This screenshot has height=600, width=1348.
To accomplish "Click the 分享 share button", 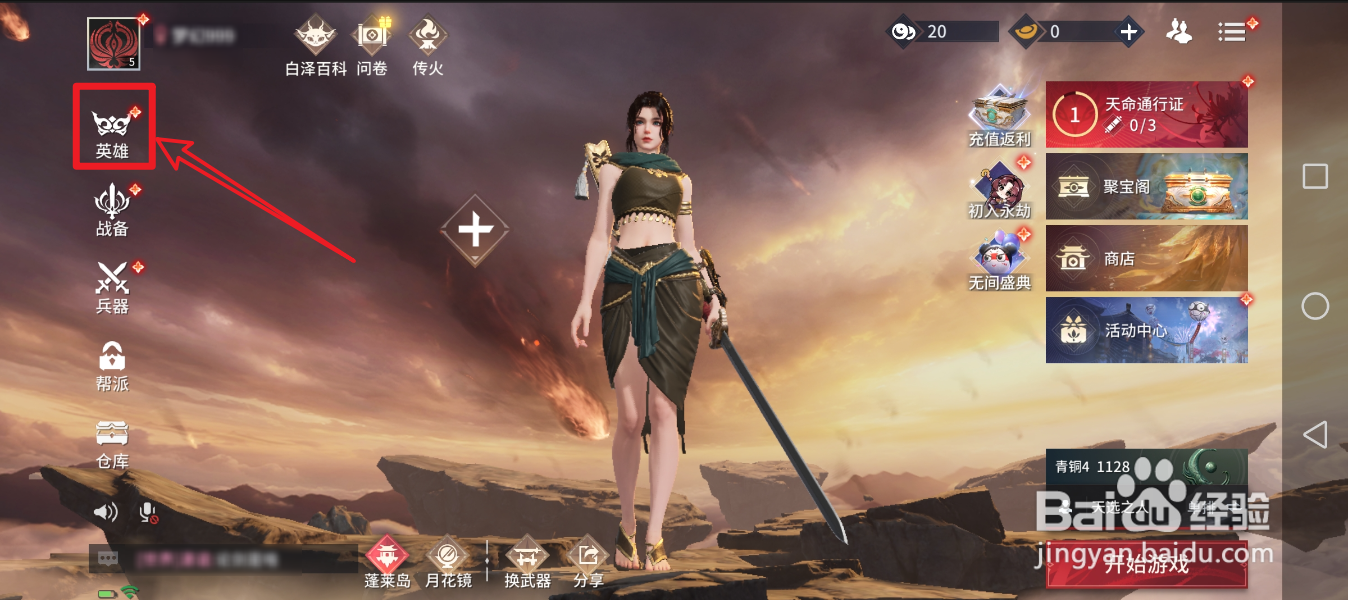I will click(x=588, y=562).
